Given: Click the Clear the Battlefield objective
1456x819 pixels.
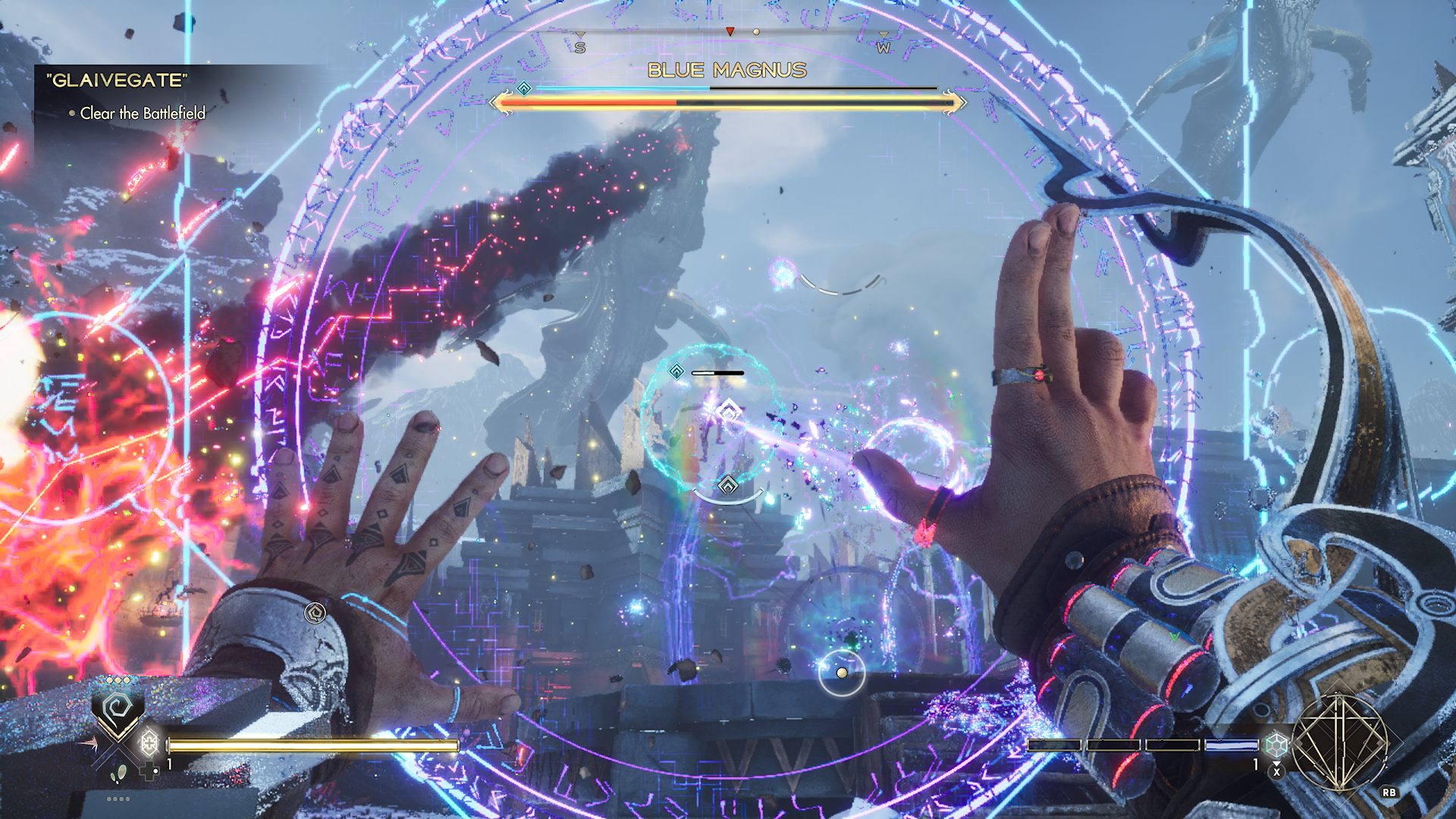Looking at the screenshot, I should pyautogui.click(x=143, y=114).
